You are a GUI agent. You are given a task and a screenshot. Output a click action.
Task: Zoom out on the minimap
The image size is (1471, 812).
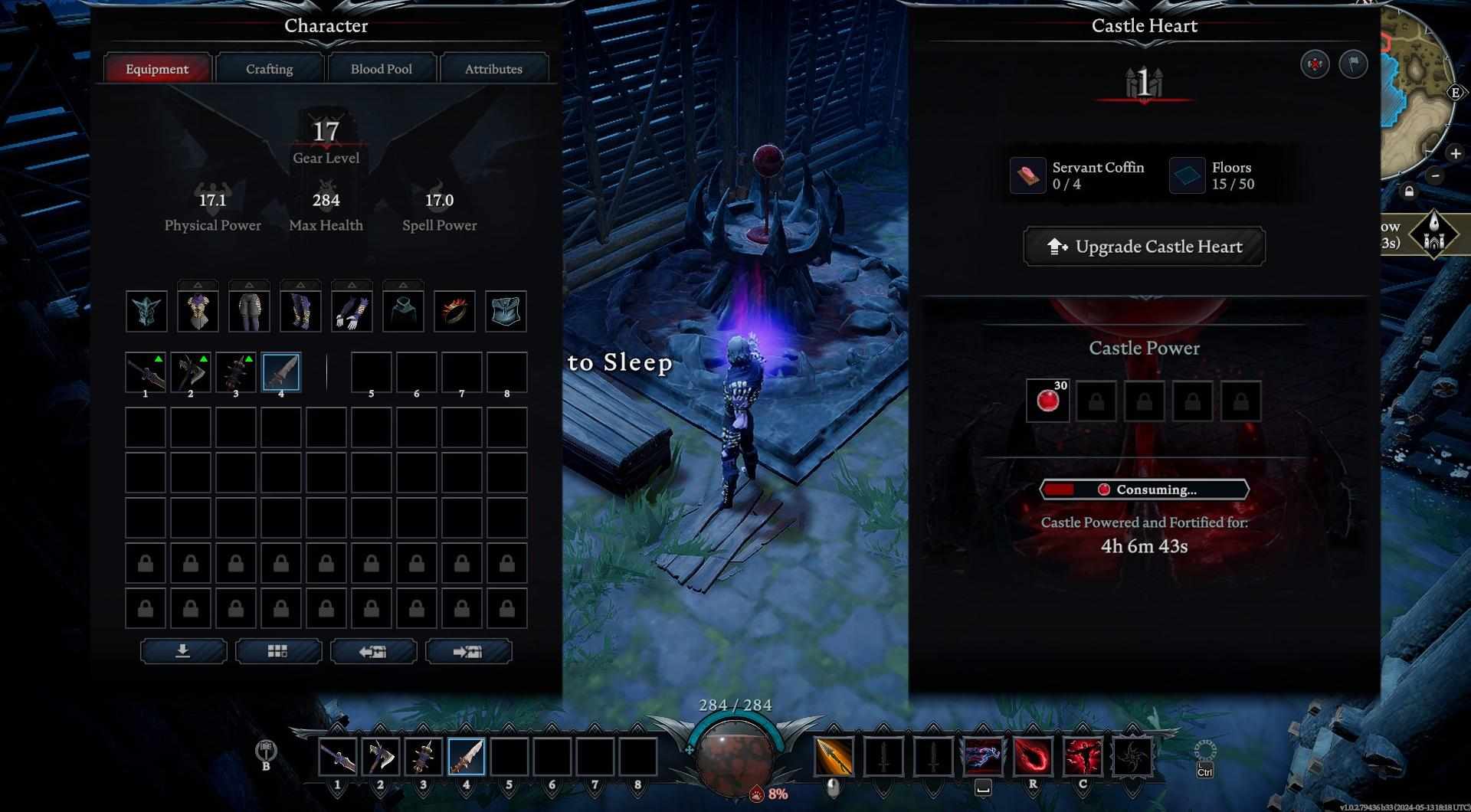[1436, 175]
